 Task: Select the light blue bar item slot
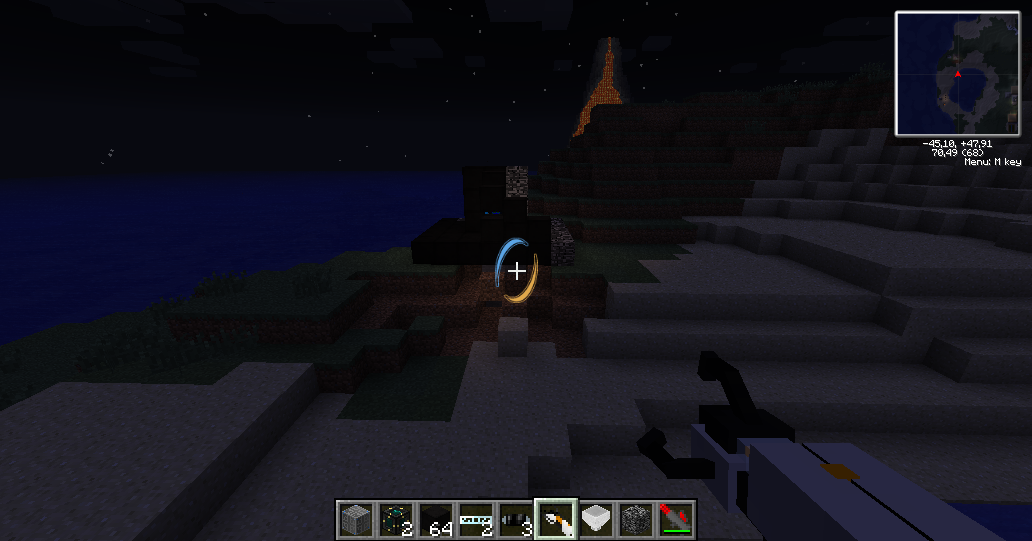pos(475,519)
